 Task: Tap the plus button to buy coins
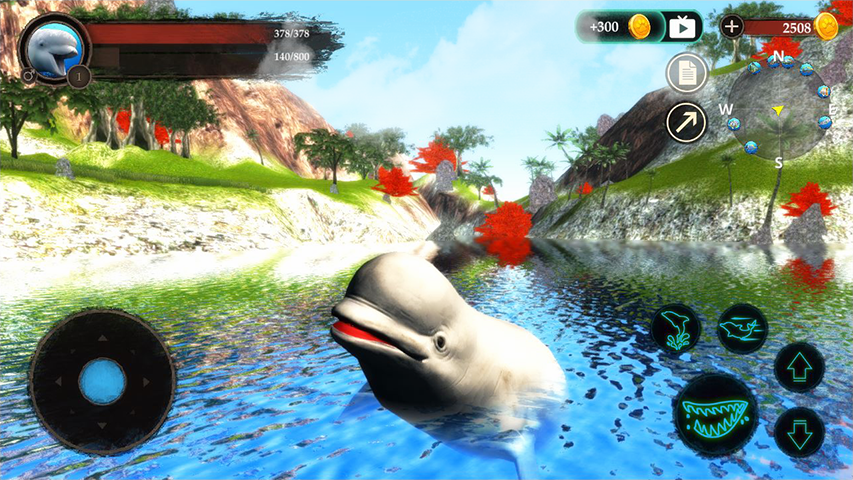point(732,27)
